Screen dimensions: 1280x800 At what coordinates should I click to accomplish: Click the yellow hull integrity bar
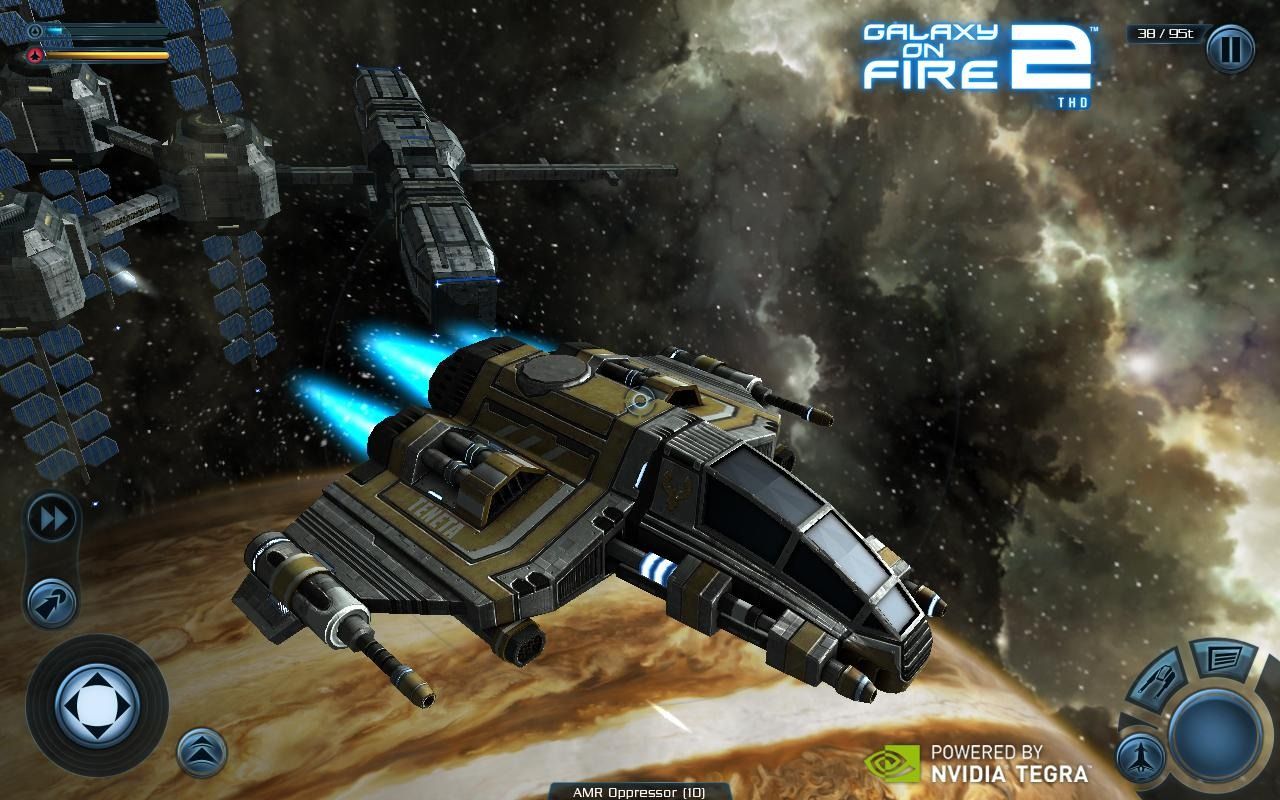coord(105,56)
